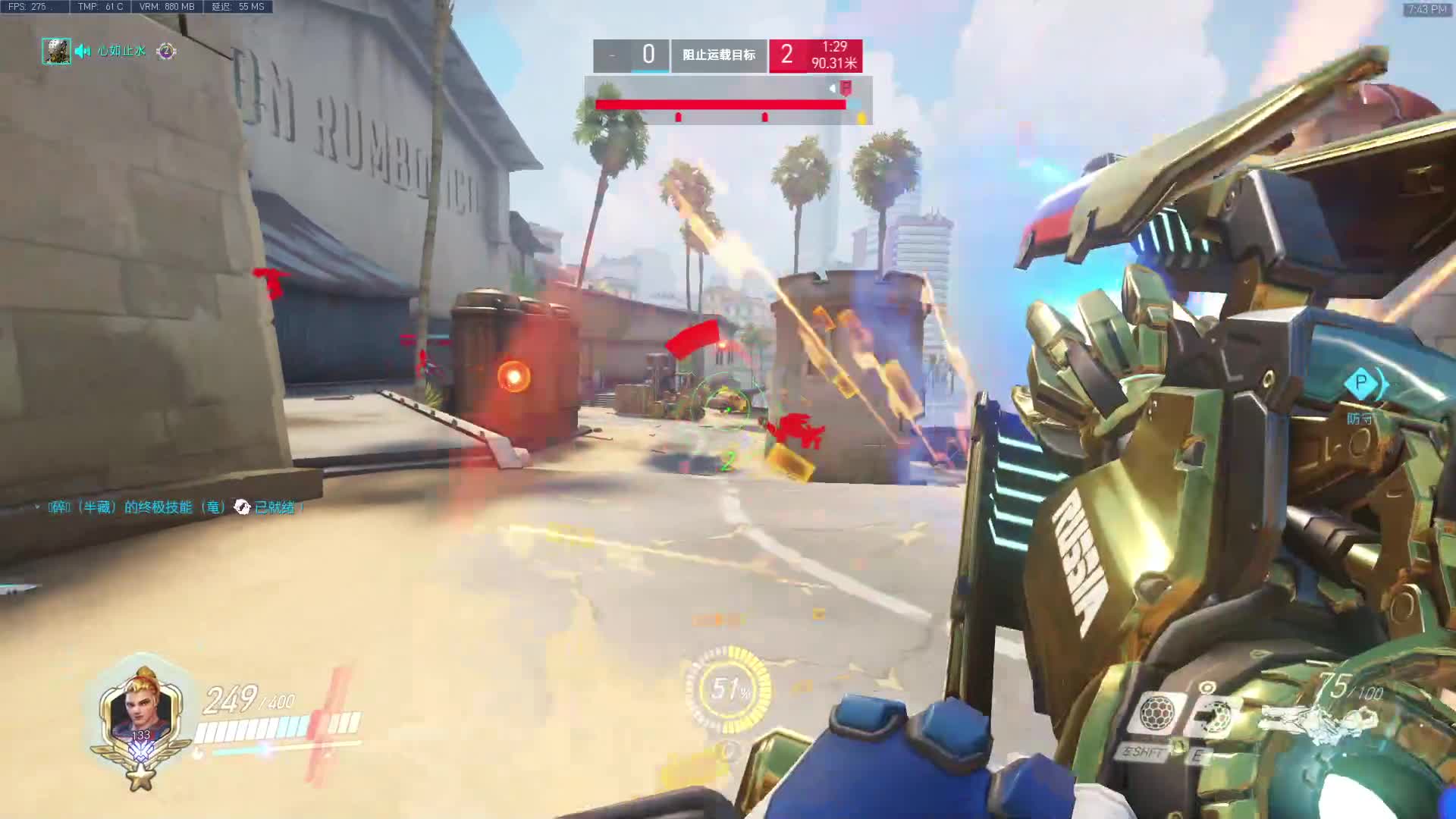Activate the Projected Barrier ability icon
The height and width of the screenshot is (819, 1456).
pyautogui.click(x=1212, y=714)
